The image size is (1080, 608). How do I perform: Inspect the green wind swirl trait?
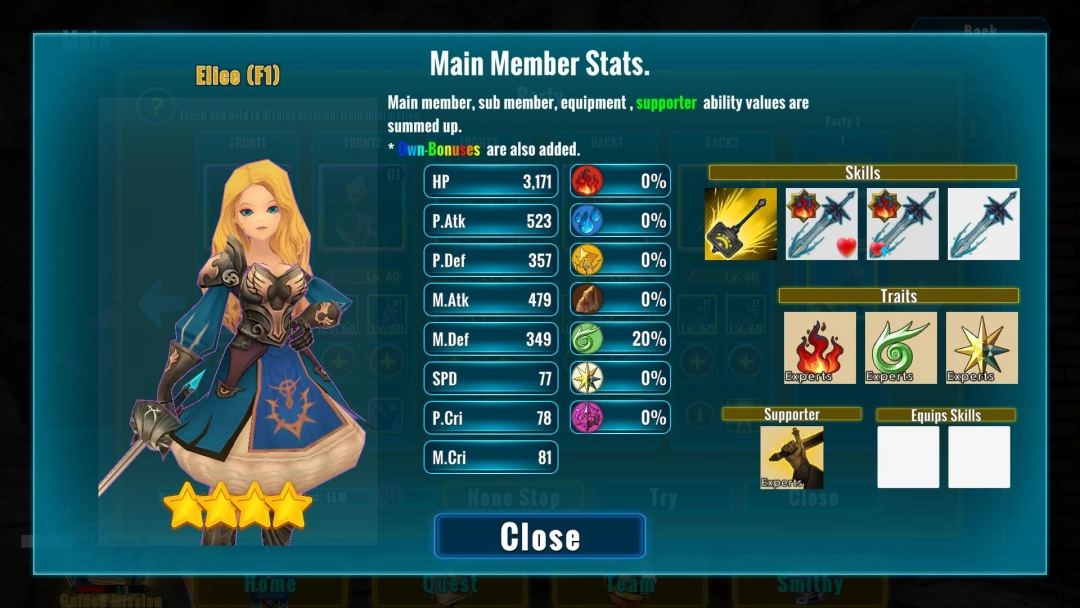pos(901,348)
